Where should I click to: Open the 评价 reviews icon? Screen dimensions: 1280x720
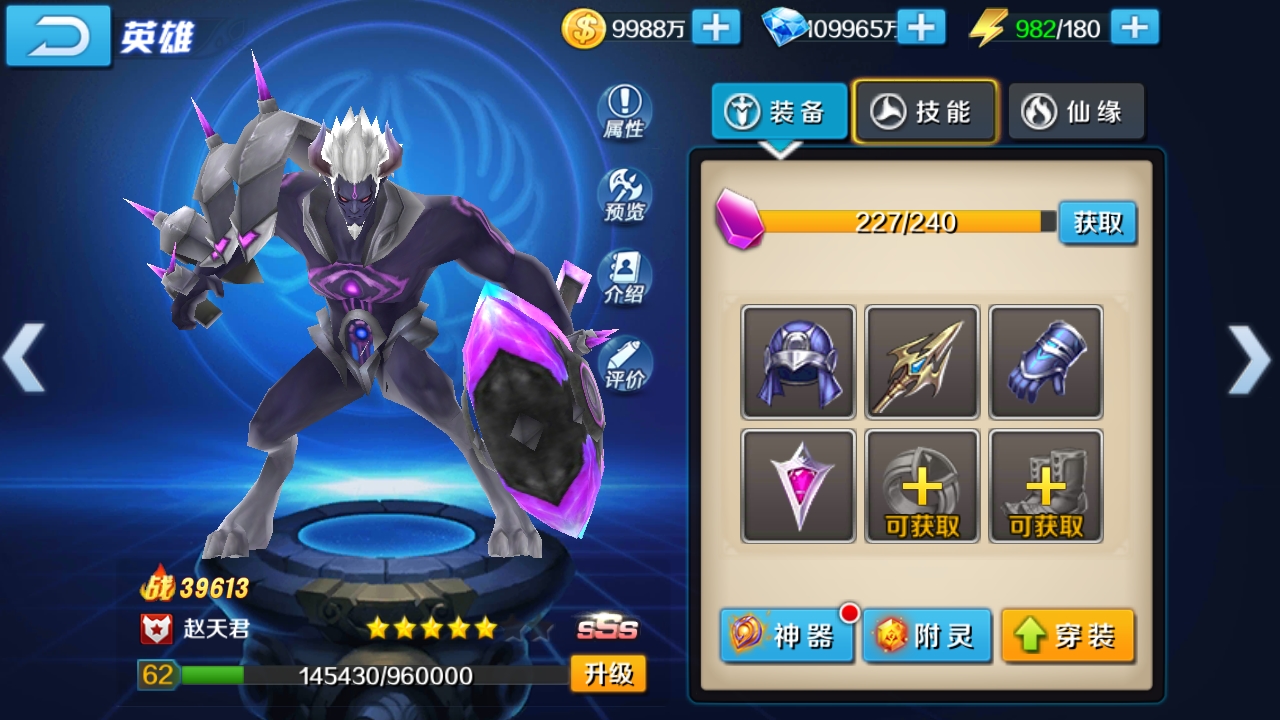[624, 363]
